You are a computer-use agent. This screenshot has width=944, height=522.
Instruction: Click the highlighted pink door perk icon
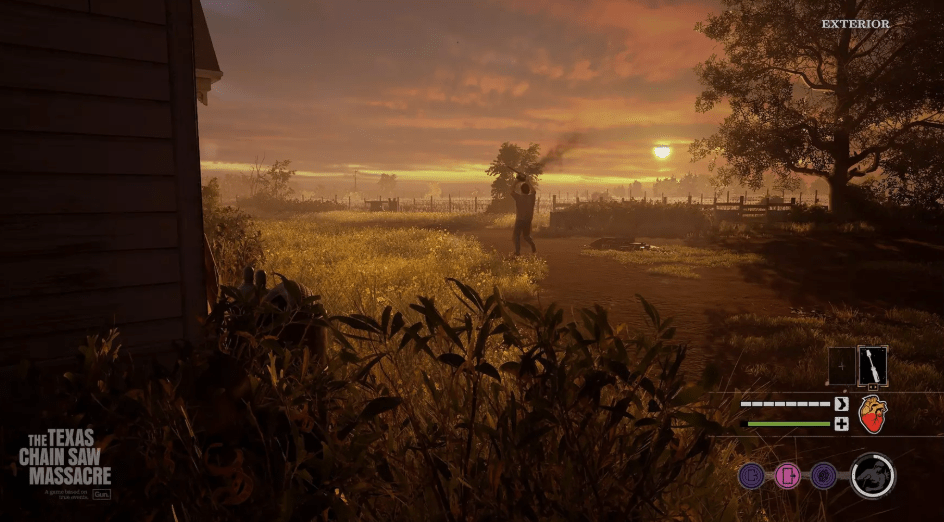(788, 475)
